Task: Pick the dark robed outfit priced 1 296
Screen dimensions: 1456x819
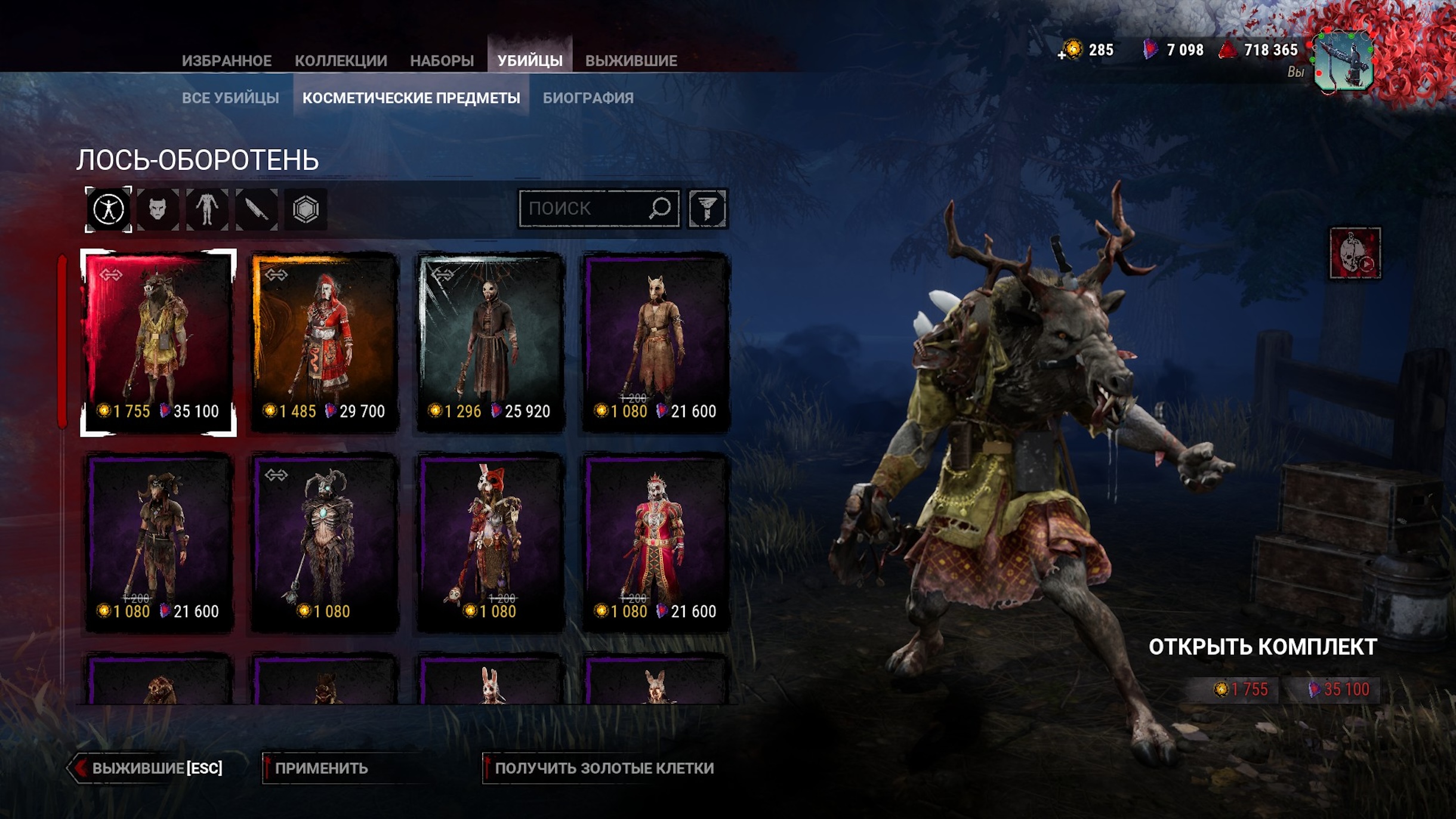Action: coord(490,342)
